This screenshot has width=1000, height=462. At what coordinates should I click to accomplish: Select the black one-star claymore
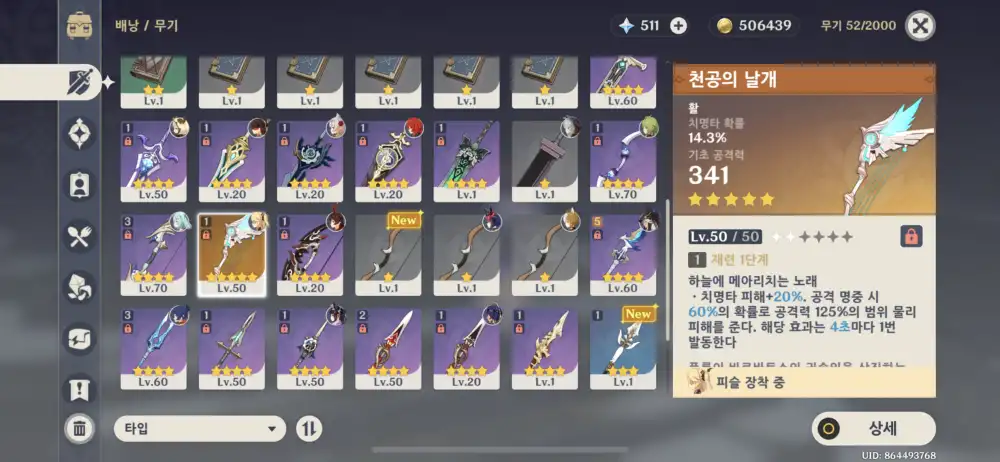tap(545, 160)
